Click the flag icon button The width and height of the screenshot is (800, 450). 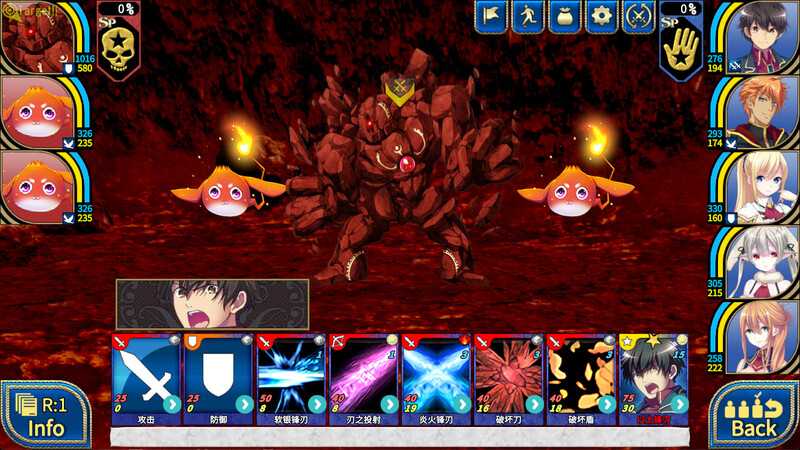pyautogui.click(x=493, y=16)
